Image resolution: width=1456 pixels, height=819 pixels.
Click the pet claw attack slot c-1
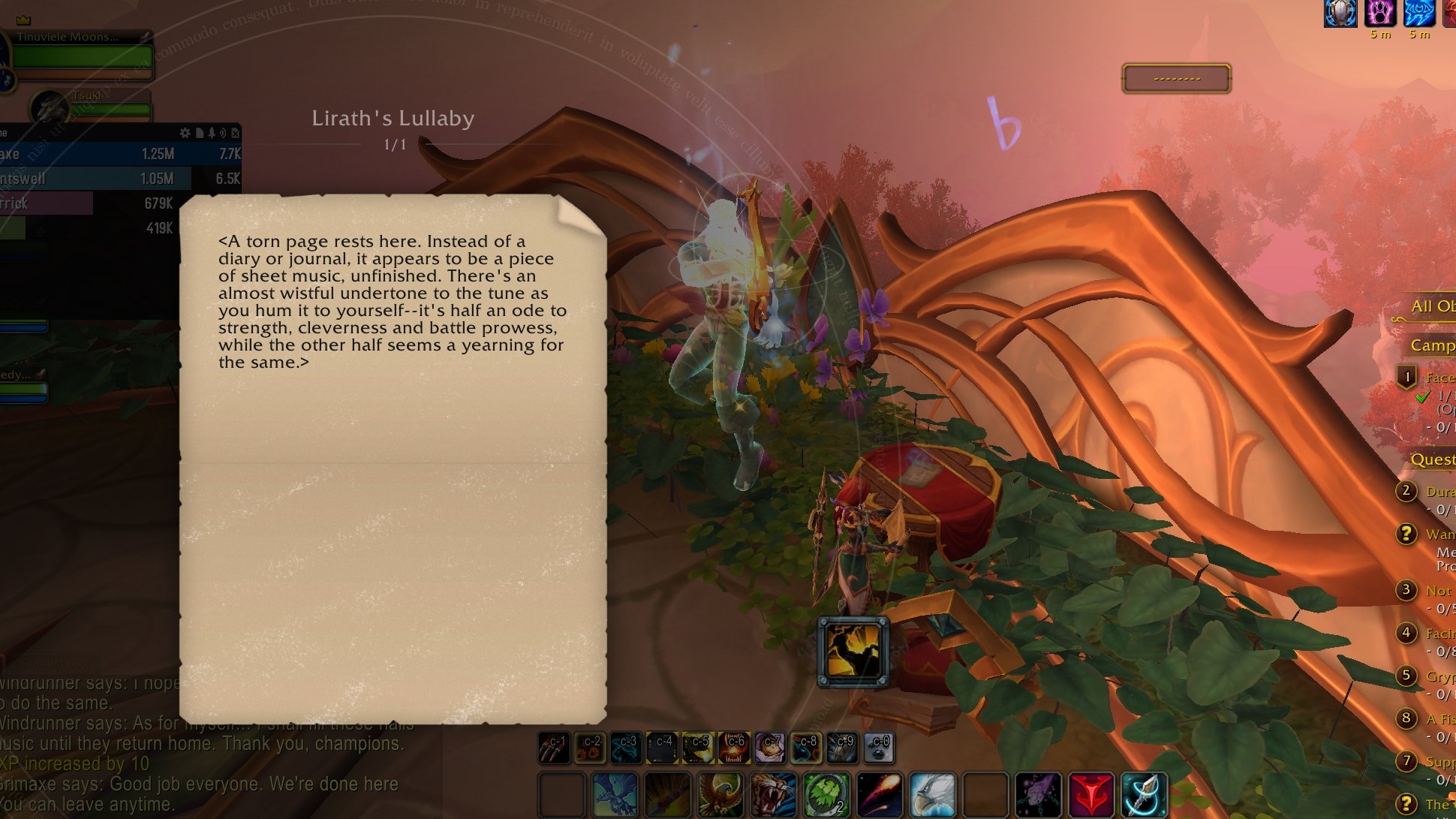coord(554,748)
